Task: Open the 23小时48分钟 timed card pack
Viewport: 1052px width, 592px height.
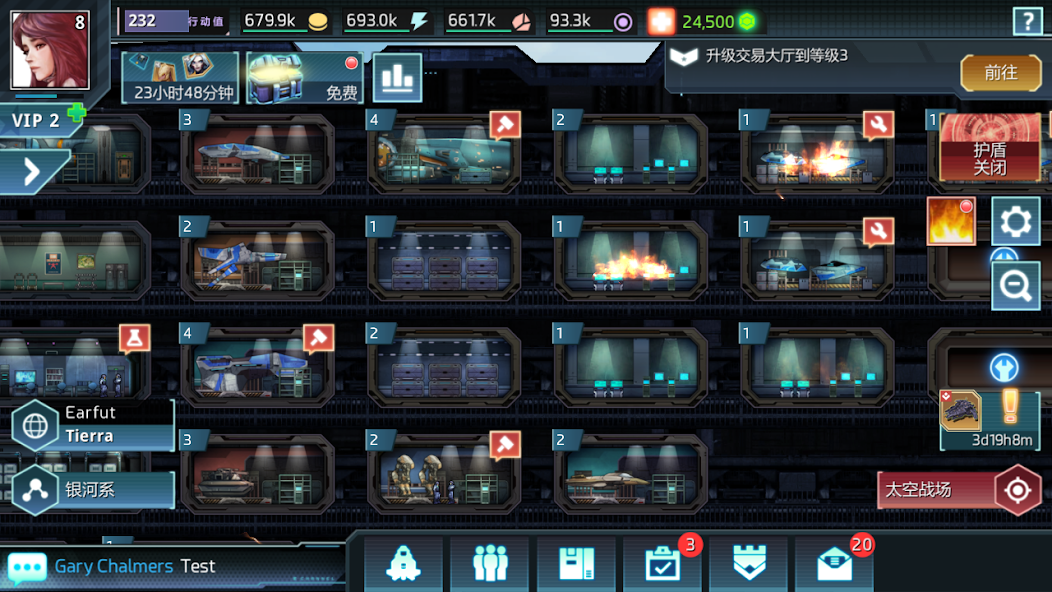Action: point(181,78)
